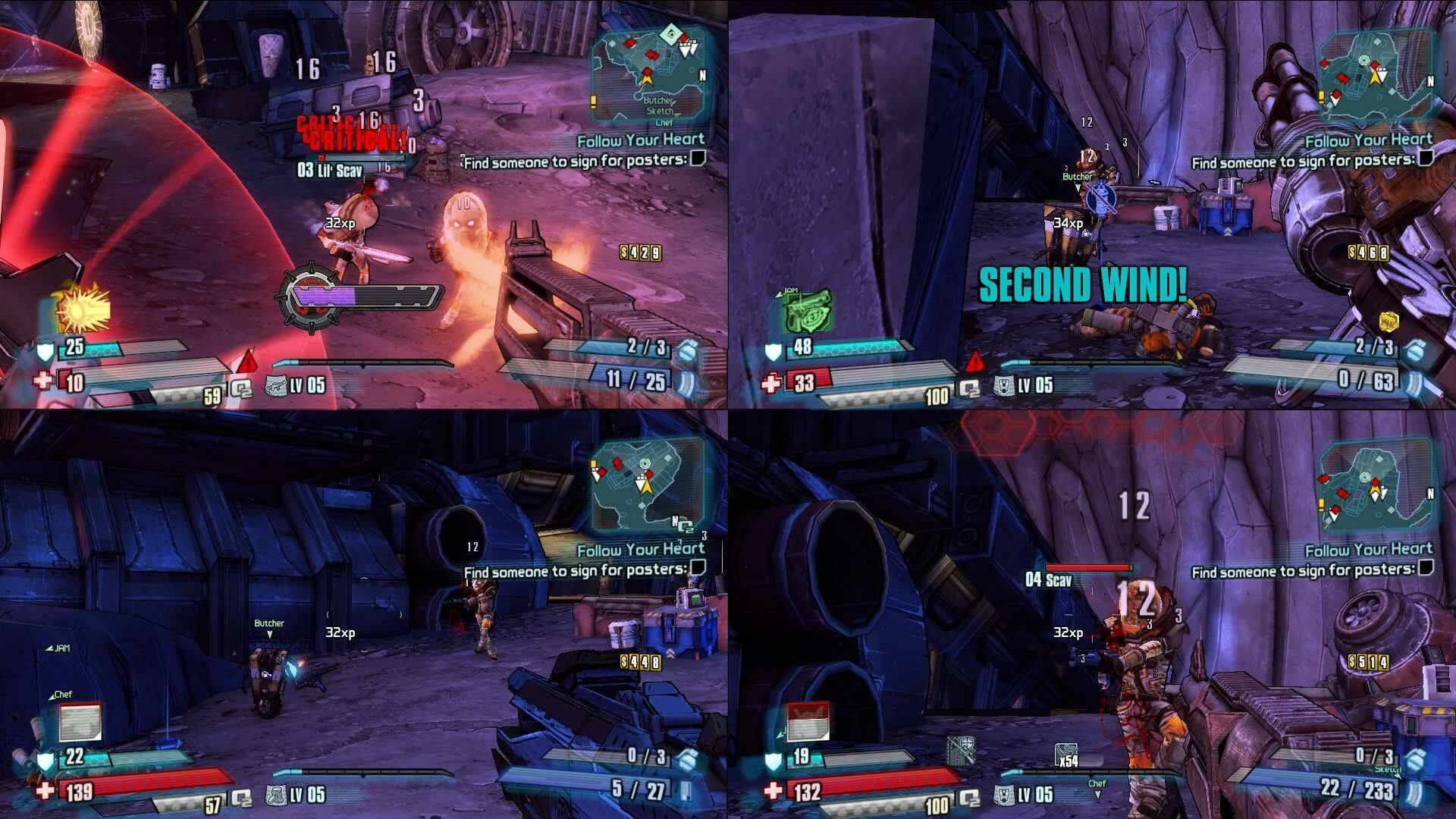Click the $429 currency display

pos(642,253)
